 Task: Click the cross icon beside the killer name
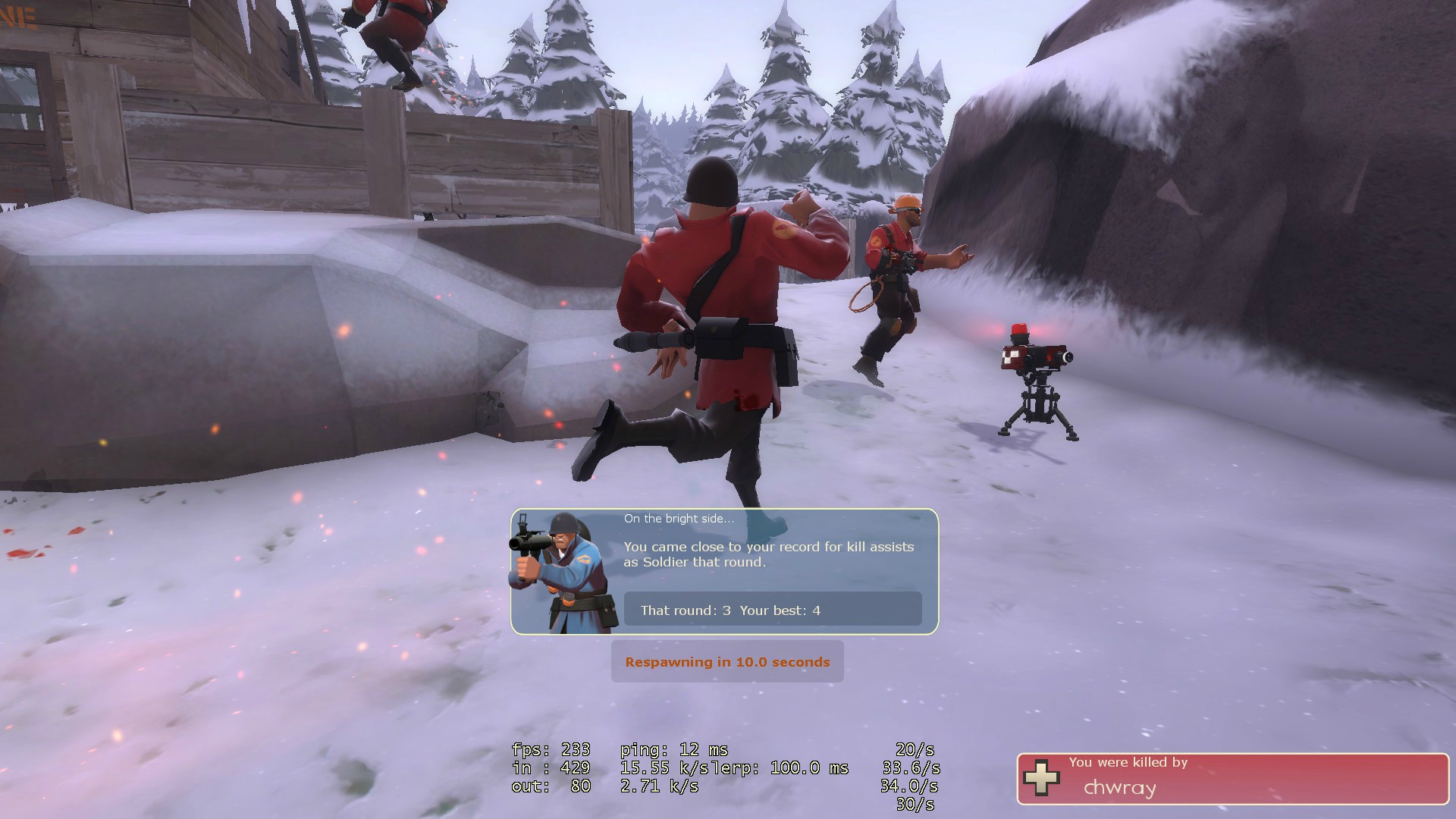pos(1041,778)
